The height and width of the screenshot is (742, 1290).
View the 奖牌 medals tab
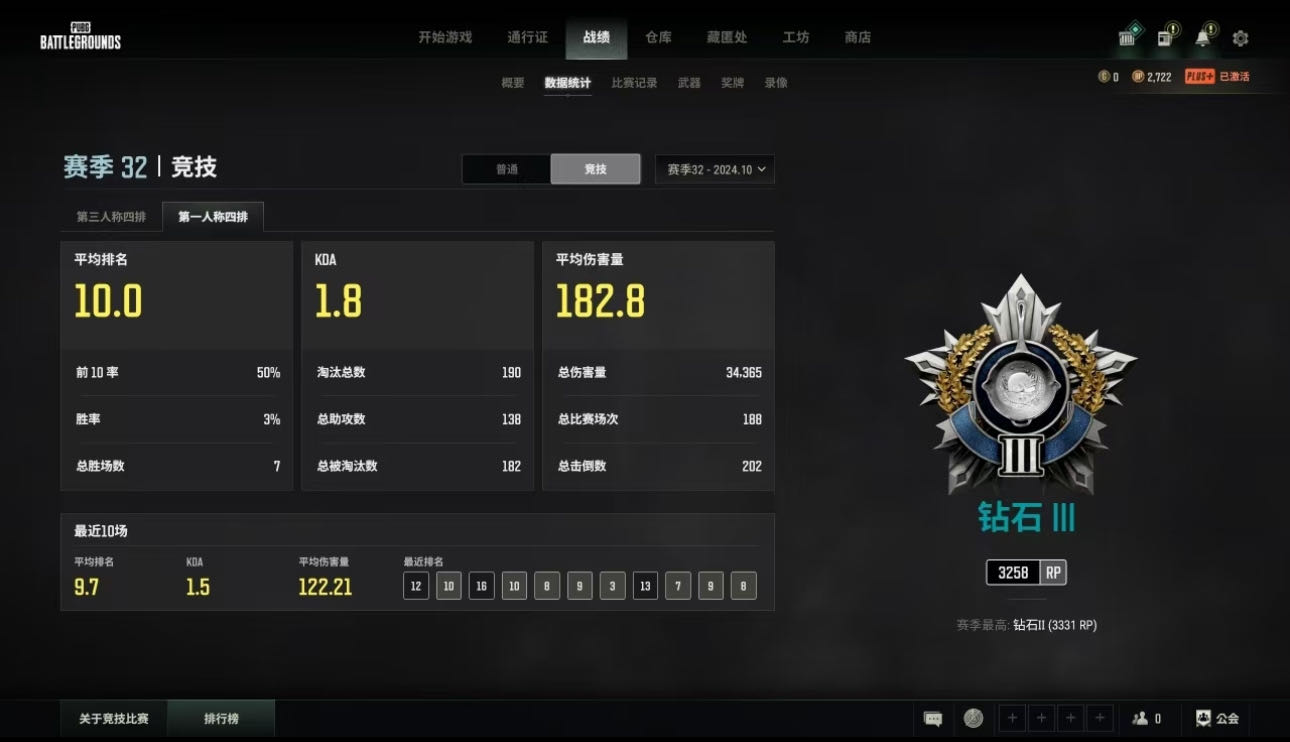[x=732, y=83]
